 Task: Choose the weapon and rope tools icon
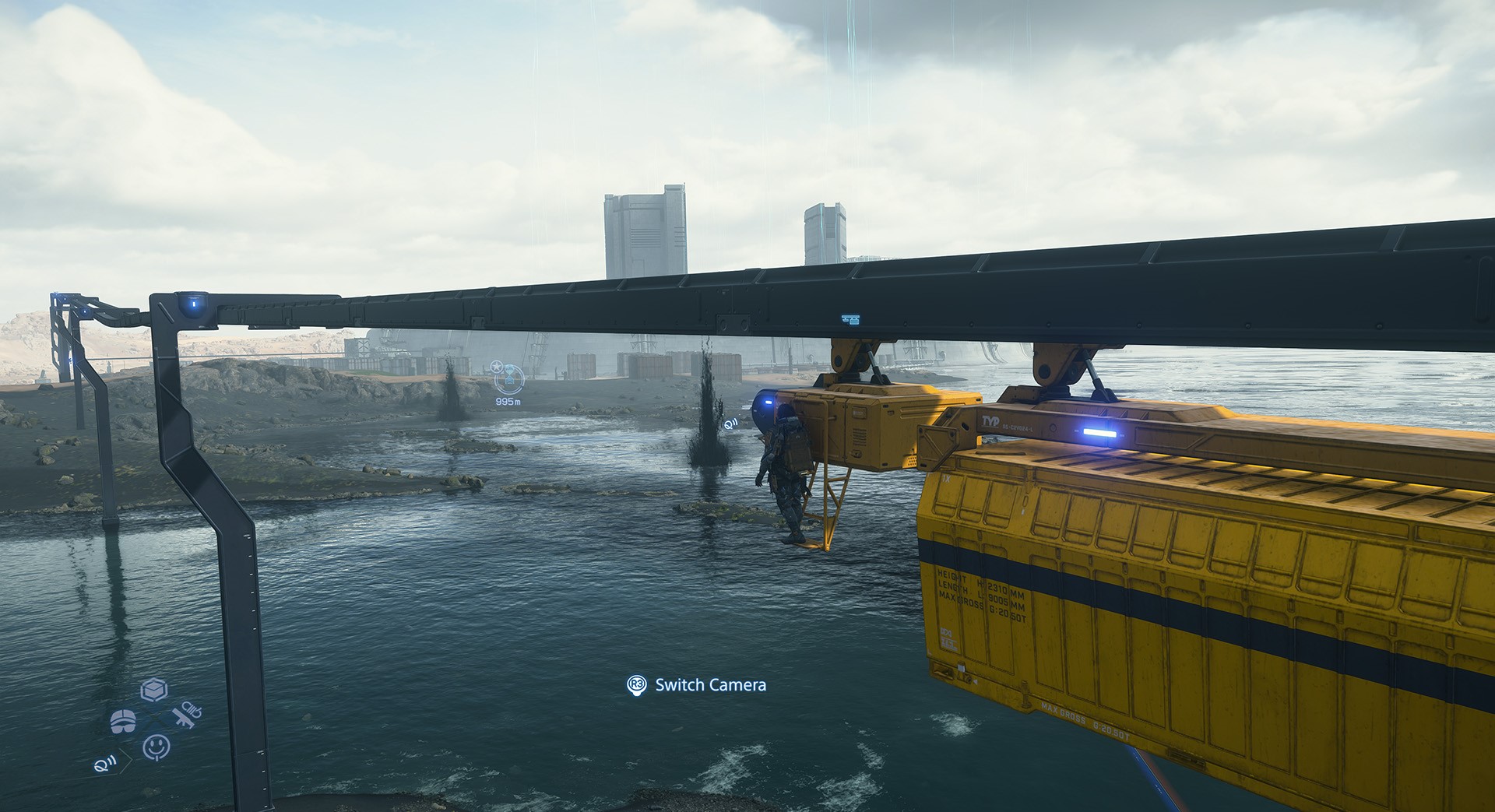pos(187,715)
